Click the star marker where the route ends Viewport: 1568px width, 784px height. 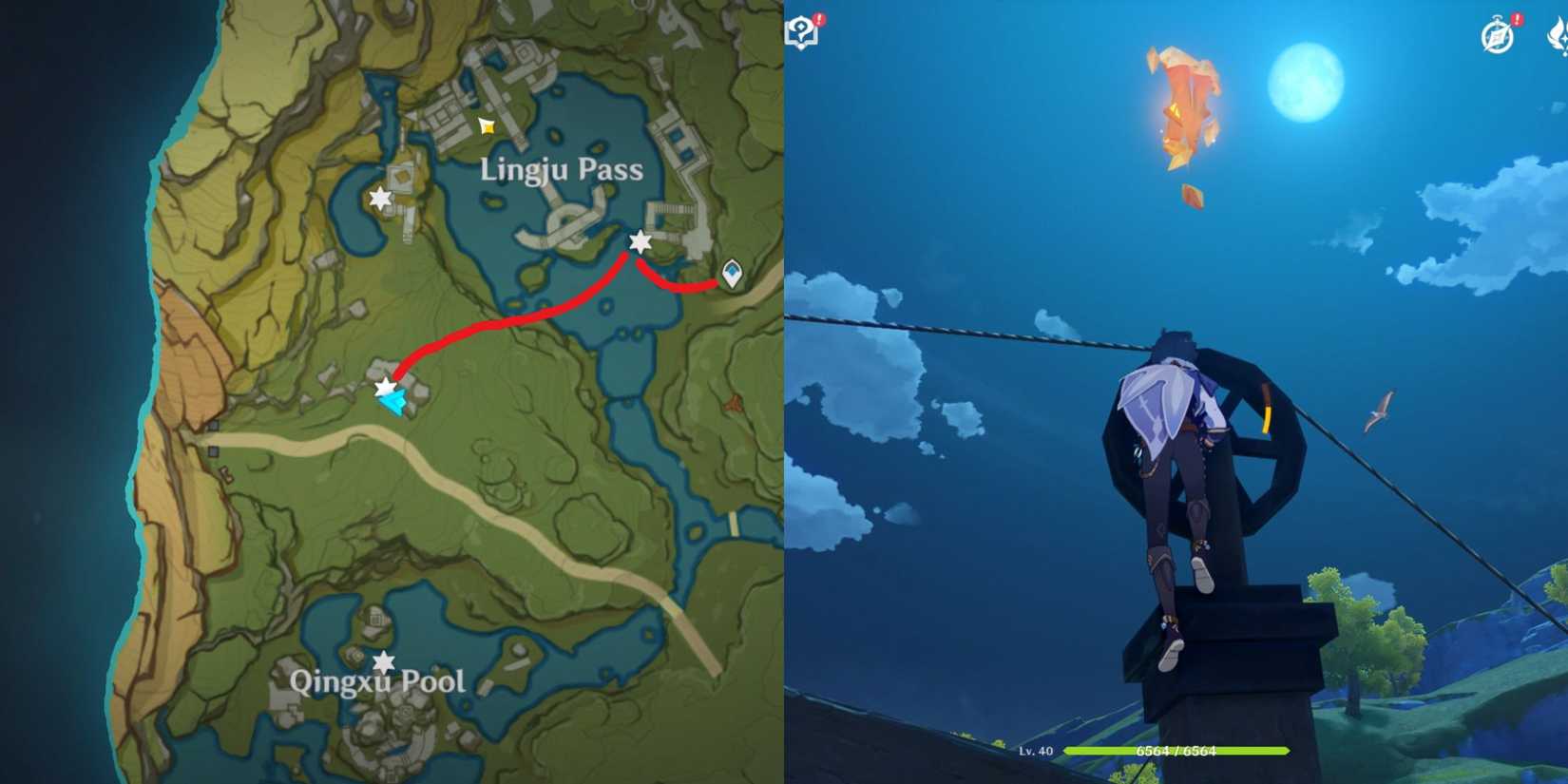[x=383, y=387]
